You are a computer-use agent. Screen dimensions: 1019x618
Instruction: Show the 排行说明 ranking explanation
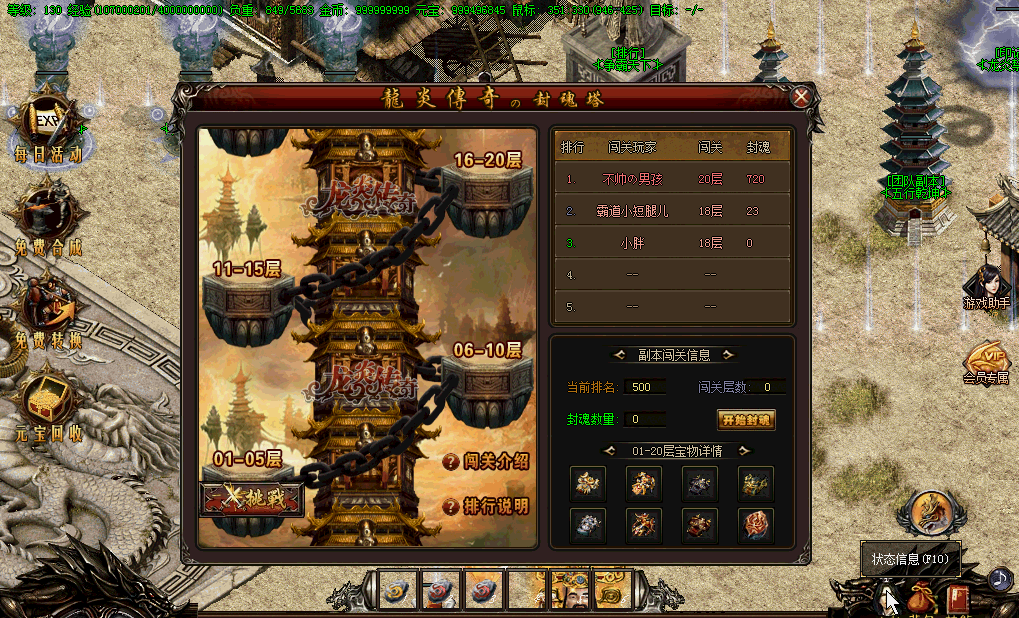486,506
